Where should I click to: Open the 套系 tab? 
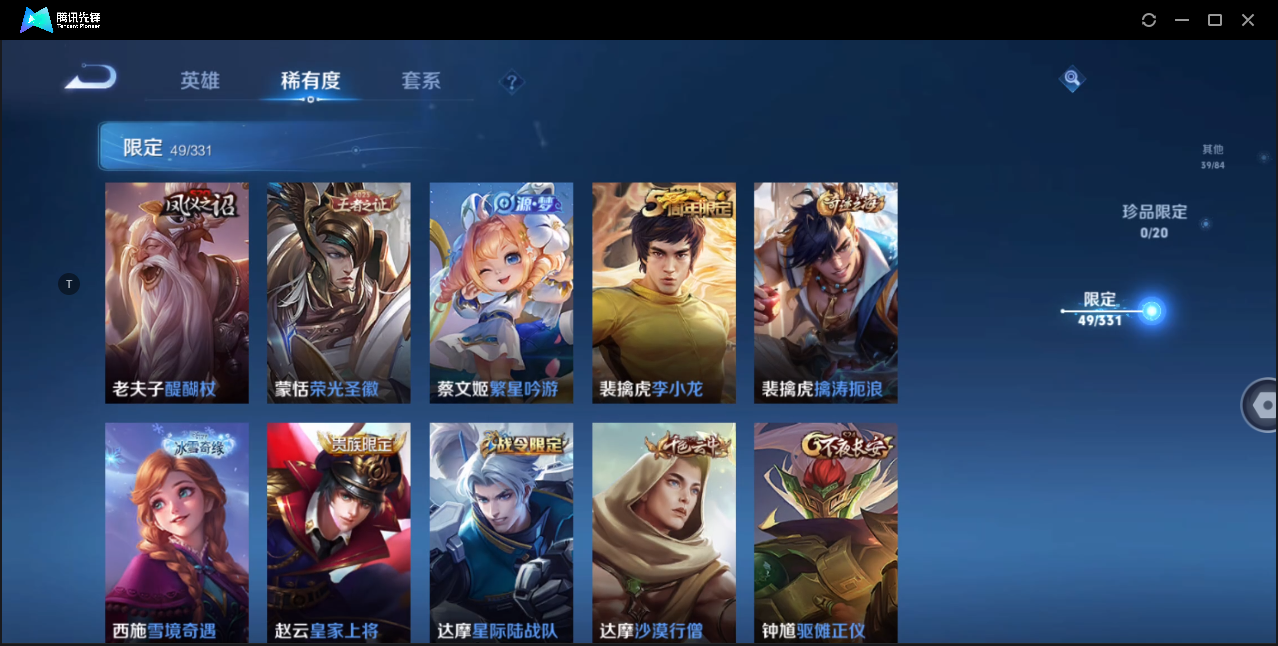[x=421, y=81]
